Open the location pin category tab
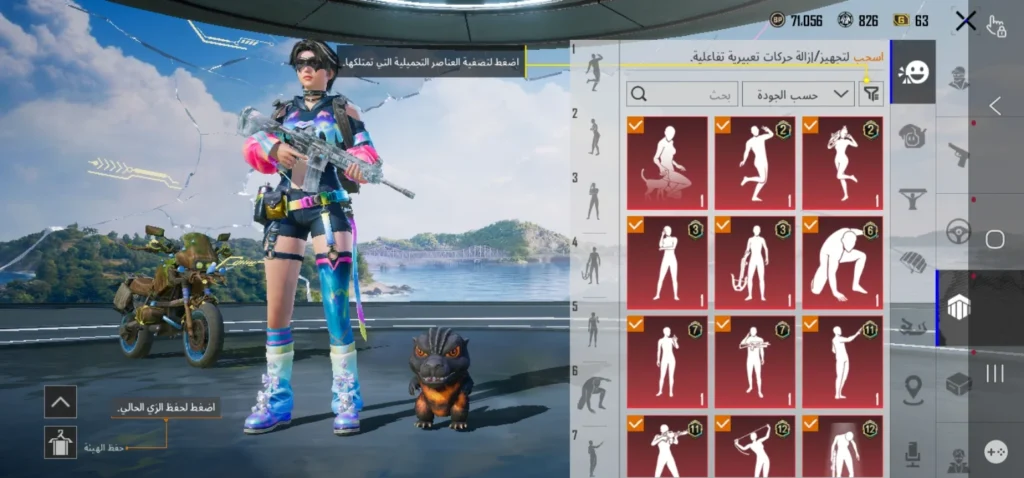 coord(913,389)
